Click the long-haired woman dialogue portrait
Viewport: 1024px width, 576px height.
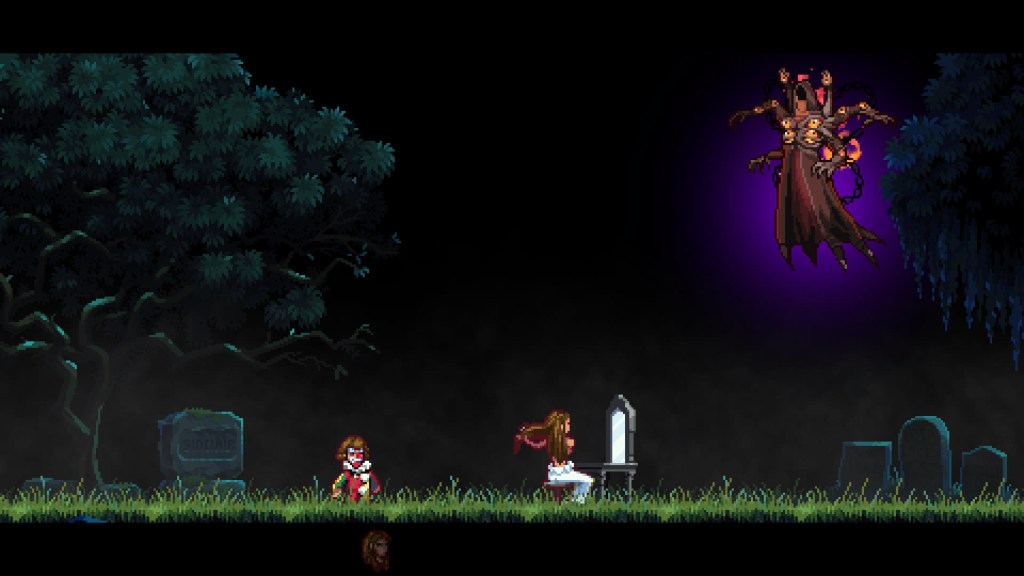coord(377,550)
